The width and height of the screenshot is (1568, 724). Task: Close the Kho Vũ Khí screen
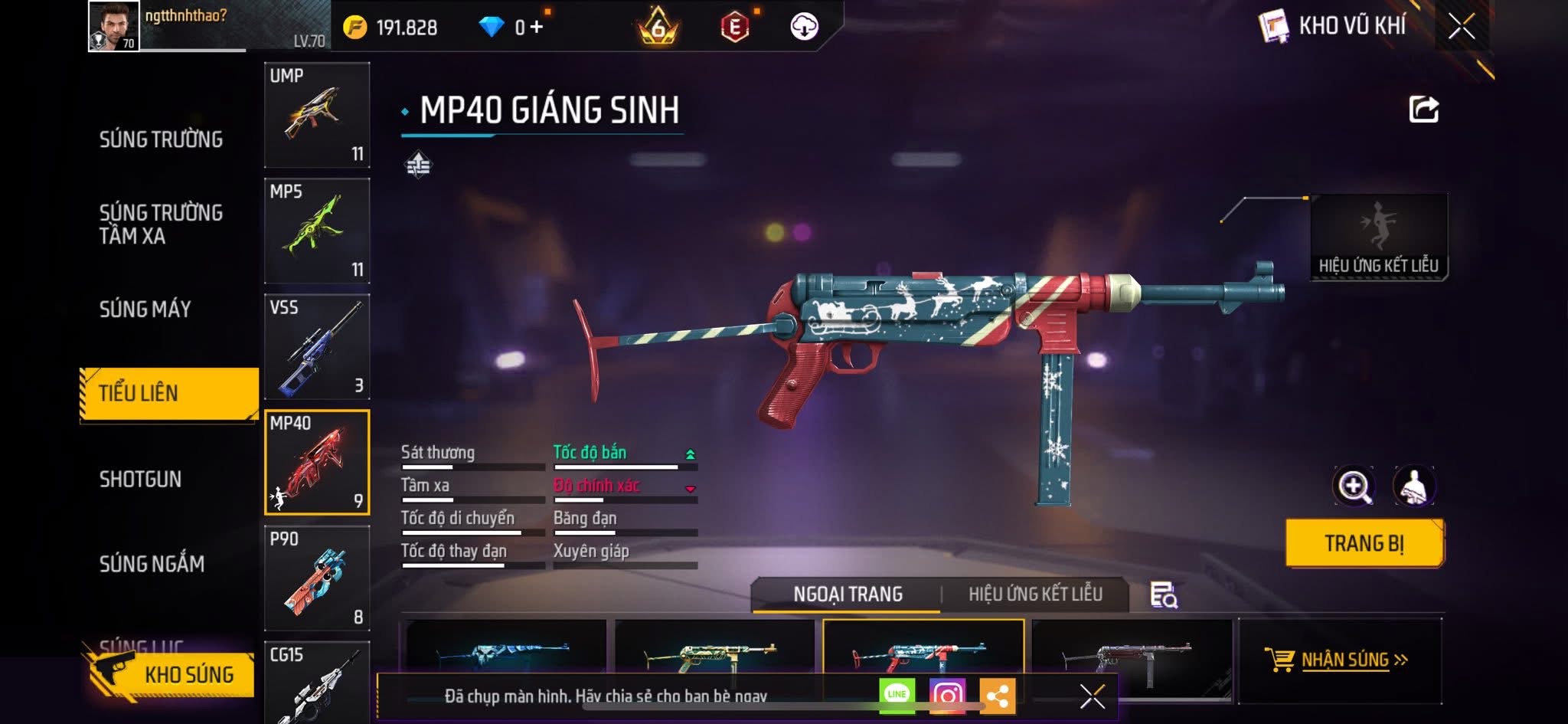point(1461,27)
